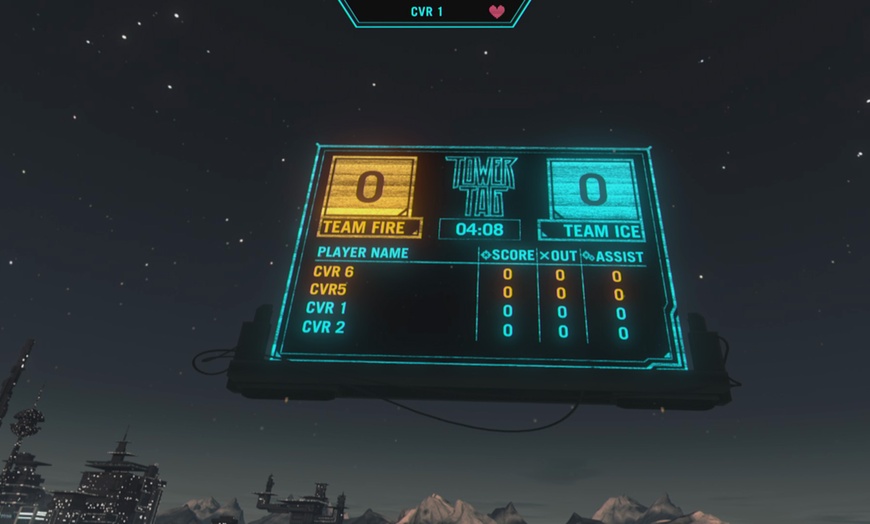Click the CVR 1 name tag
The height and width of the screenshot is (524, 870).
click(427, 12)
